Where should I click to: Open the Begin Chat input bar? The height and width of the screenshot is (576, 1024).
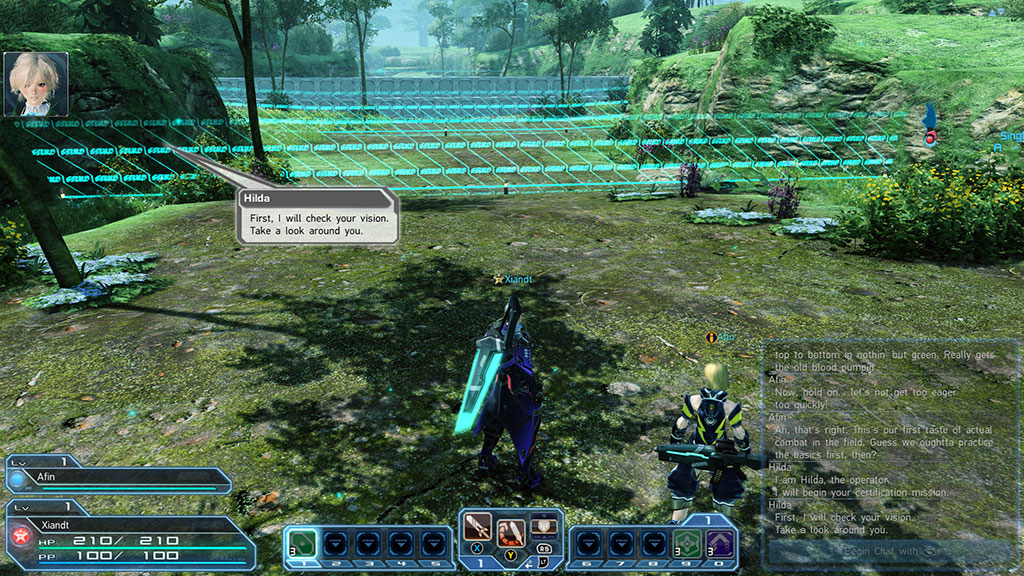coord(892,551)
